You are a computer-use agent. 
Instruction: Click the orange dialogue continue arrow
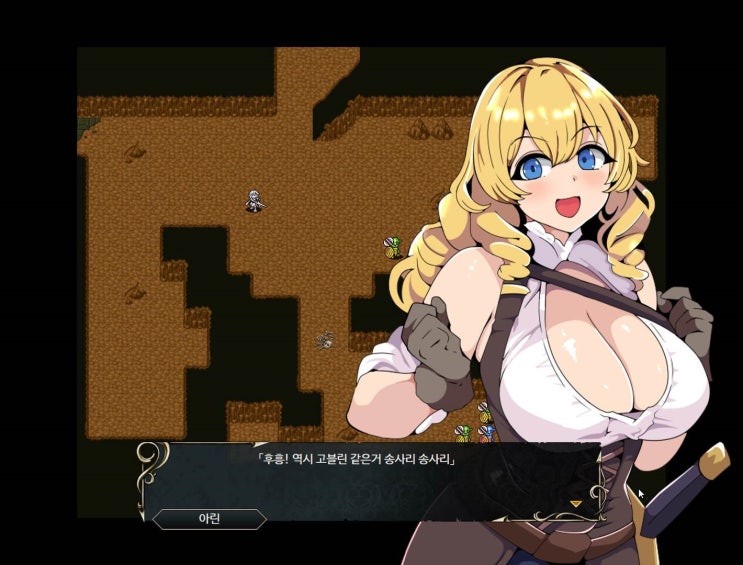[576, 504]
